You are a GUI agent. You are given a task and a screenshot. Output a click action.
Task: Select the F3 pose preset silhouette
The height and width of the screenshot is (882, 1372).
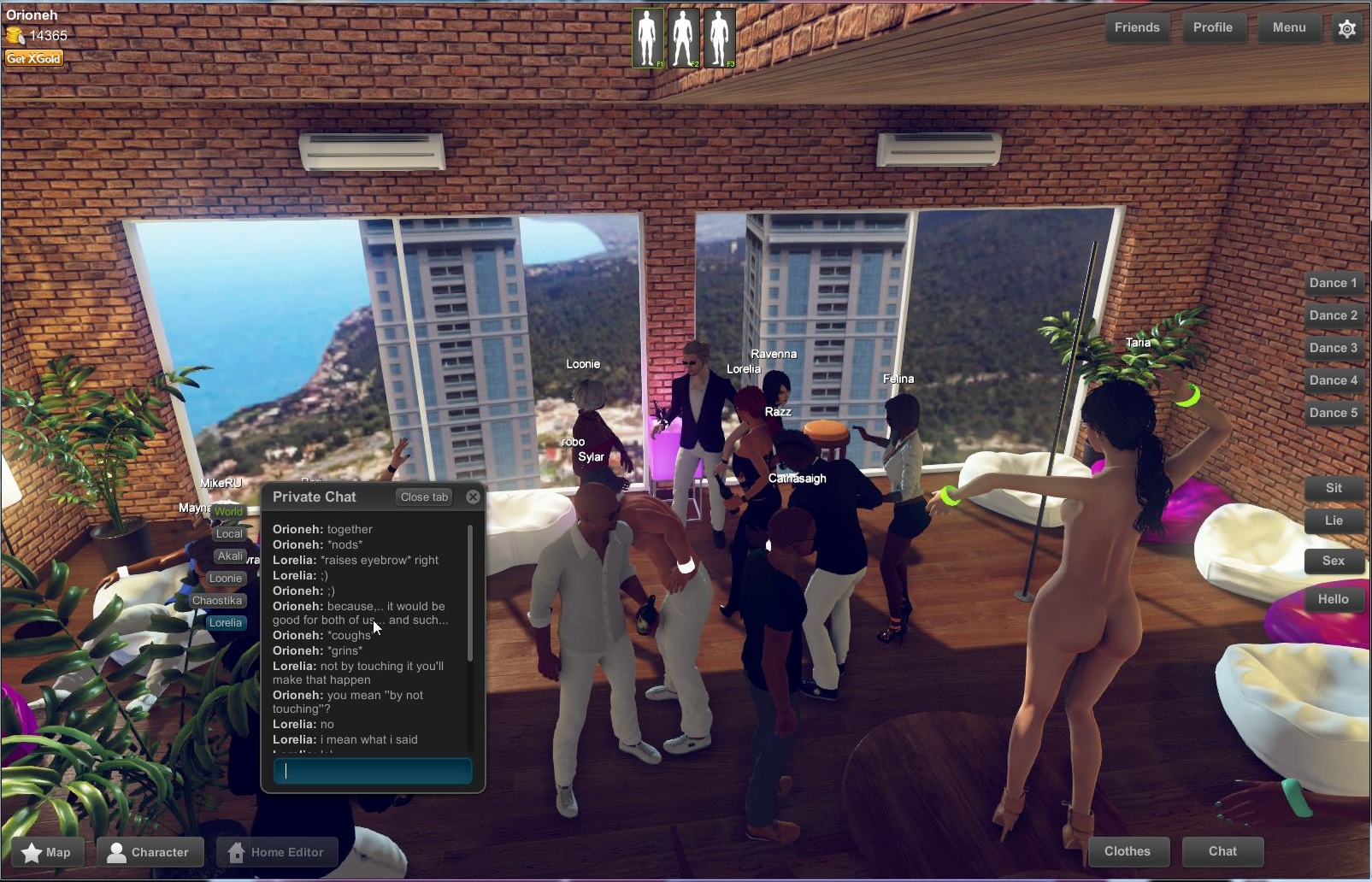719,38
